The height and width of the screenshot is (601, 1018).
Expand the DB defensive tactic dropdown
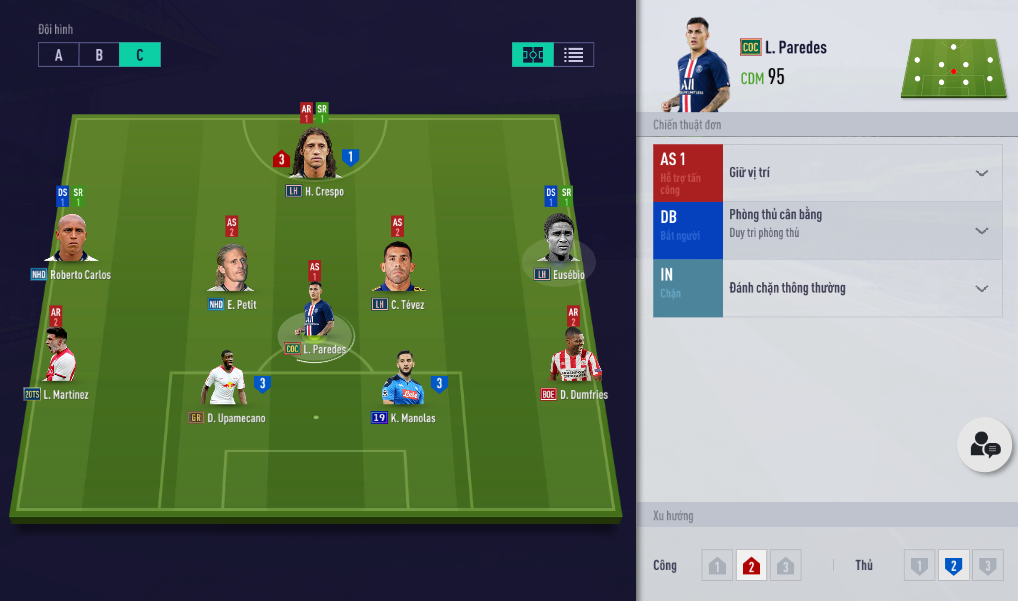click(x=981, y=231)
